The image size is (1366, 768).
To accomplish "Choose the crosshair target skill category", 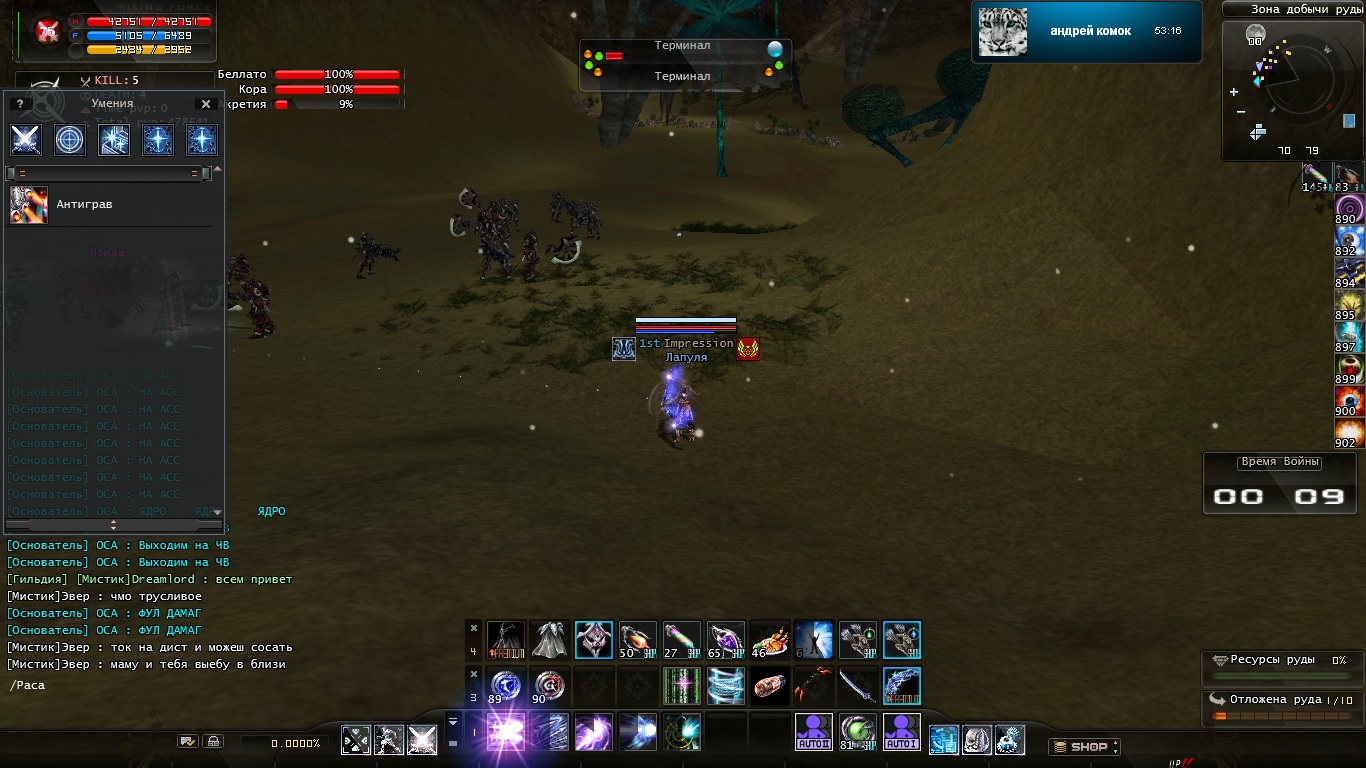I will [70, 140].
